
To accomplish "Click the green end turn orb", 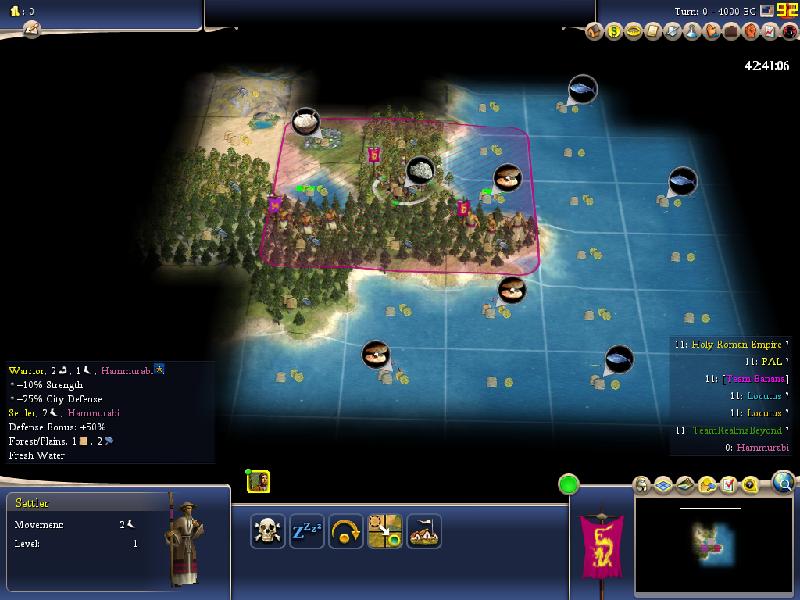I will click(x=568, y=486).
